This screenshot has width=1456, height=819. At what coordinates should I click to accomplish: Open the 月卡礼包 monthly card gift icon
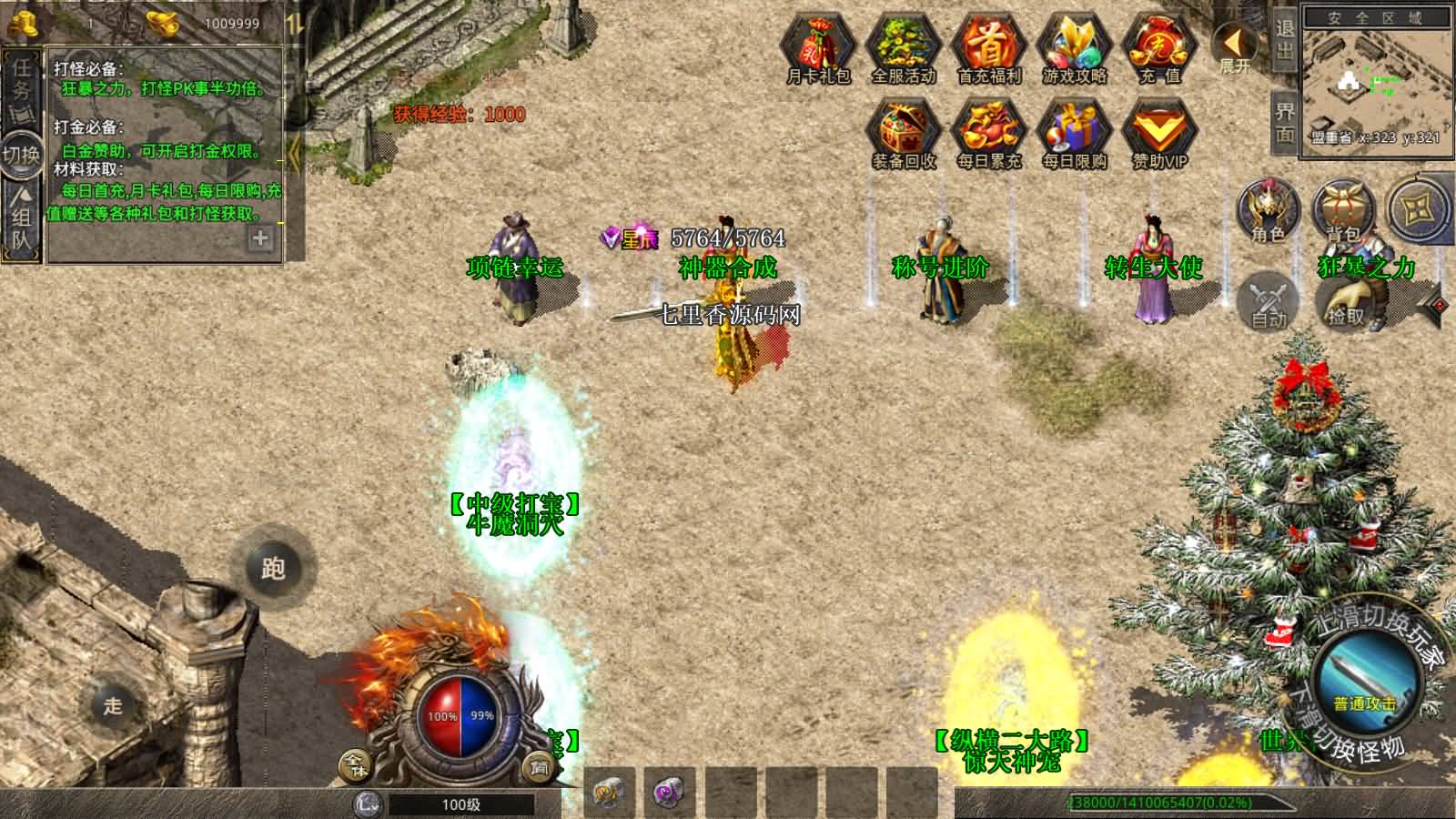click(818, 47)
